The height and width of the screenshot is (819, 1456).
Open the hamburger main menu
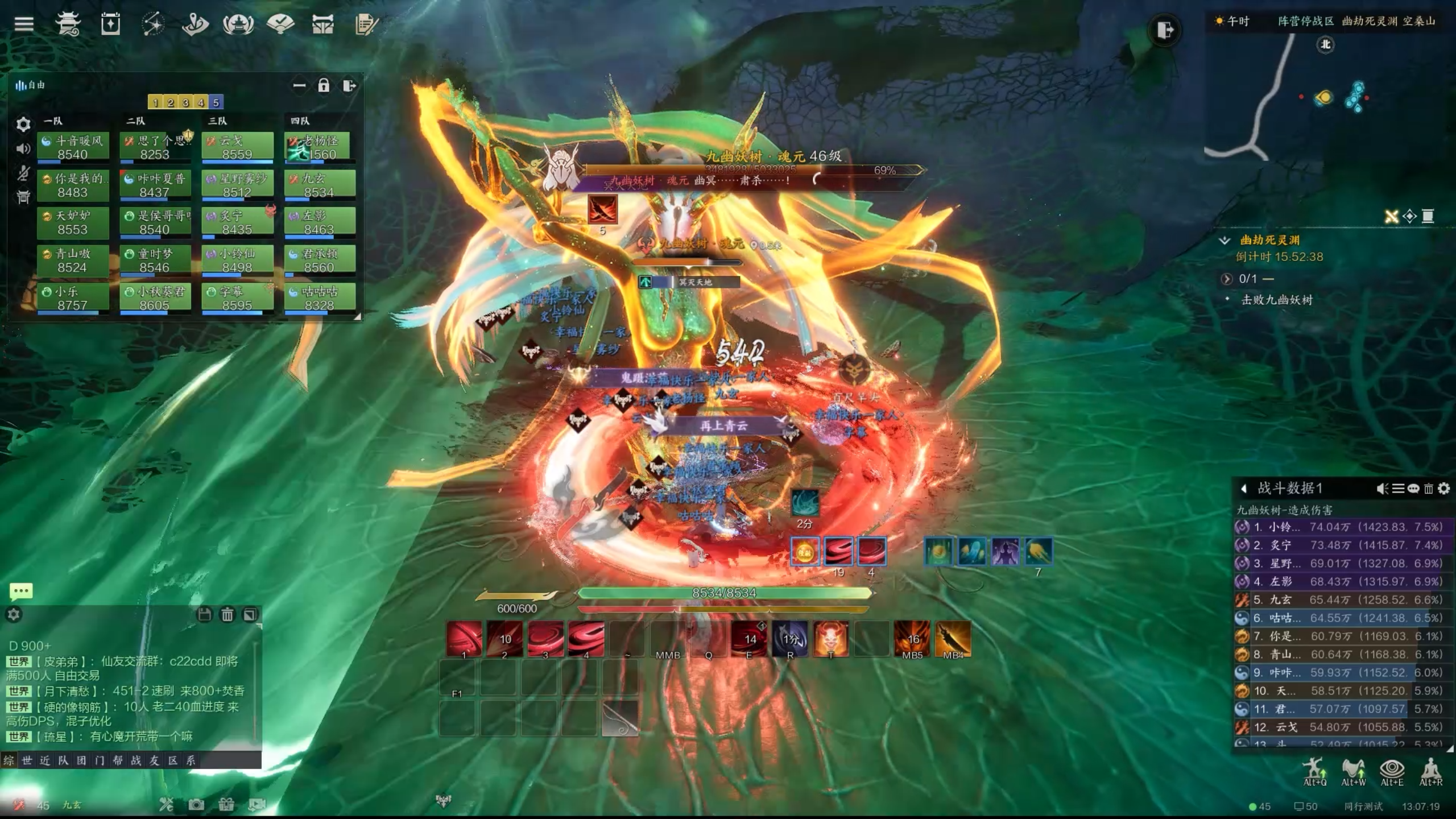(24, 24)
